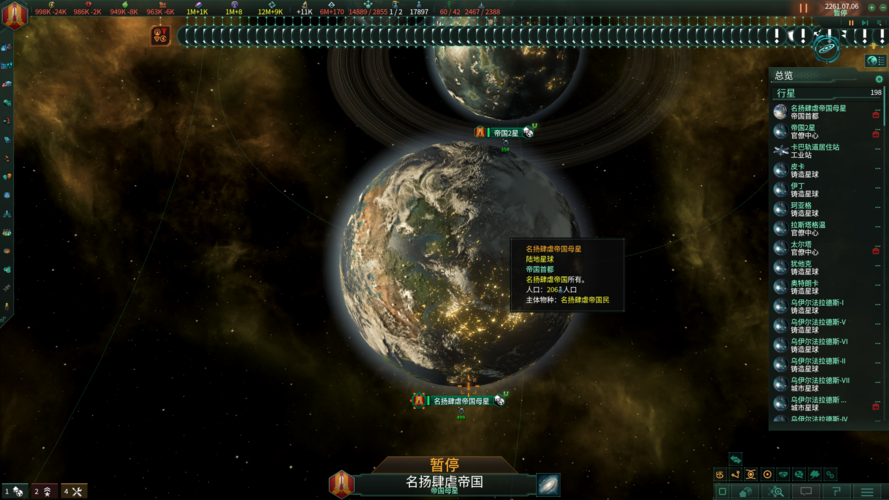Image resolution: width=889 pixels, height=500 pixels.
Task: Select planet 皮卡 in the outliner
Action: point(798,170)
